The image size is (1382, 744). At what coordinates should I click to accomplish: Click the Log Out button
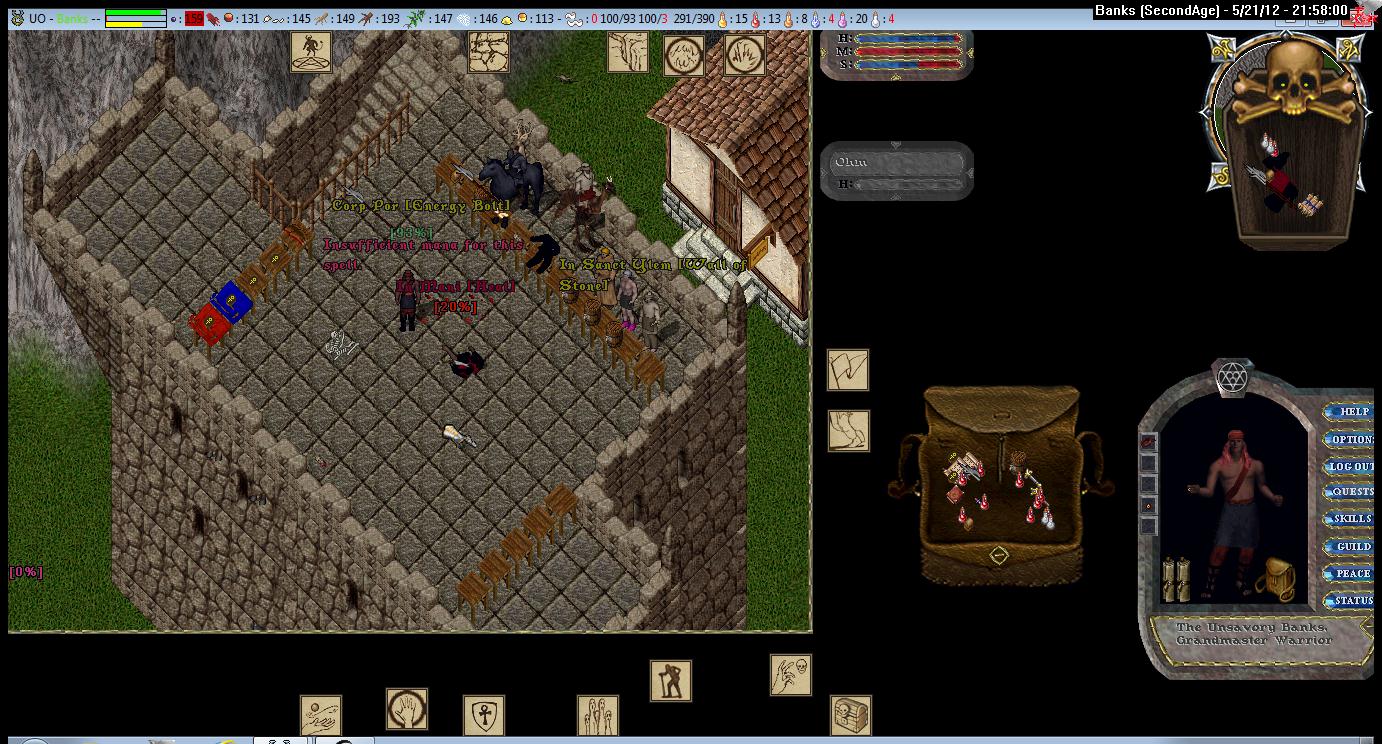click(x=1352, y=466)
